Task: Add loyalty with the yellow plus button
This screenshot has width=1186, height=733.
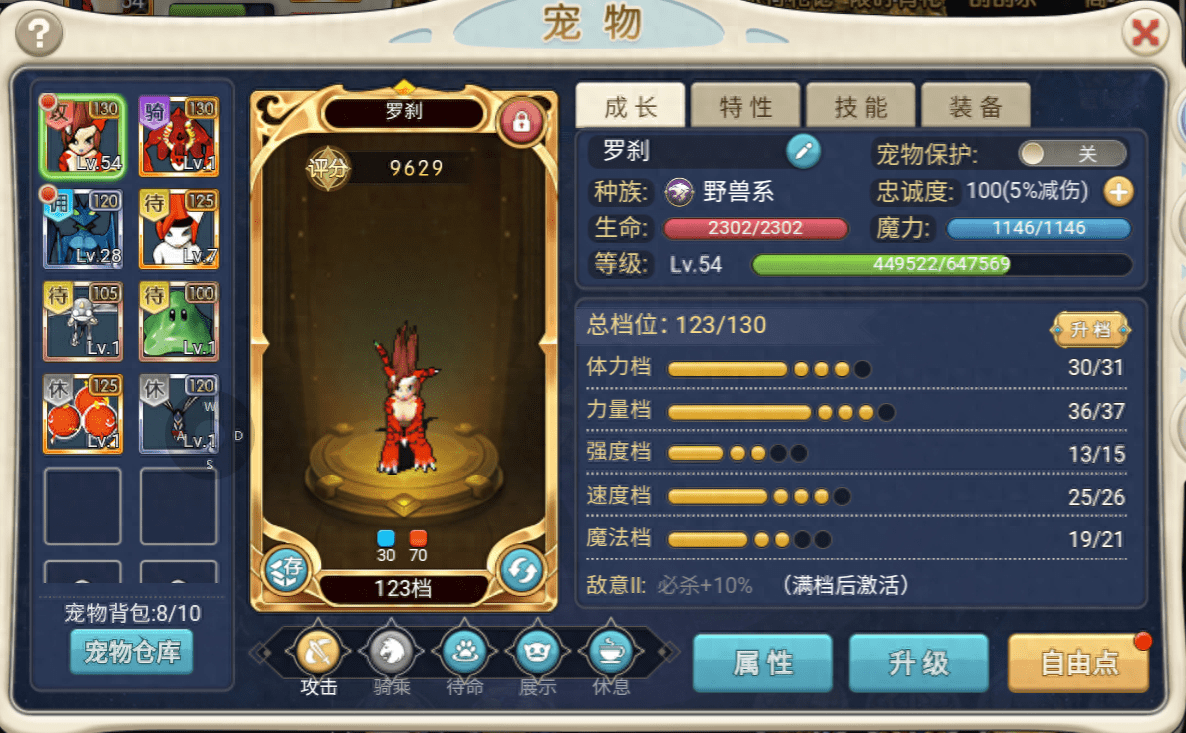Action: [1118, 191]
